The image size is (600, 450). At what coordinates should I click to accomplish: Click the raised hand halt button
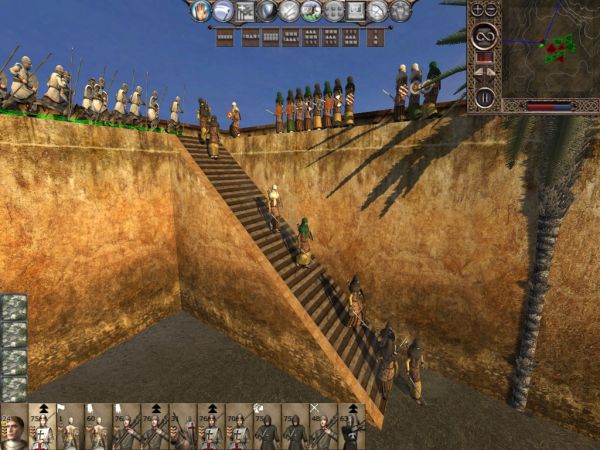tap(200, 11)
